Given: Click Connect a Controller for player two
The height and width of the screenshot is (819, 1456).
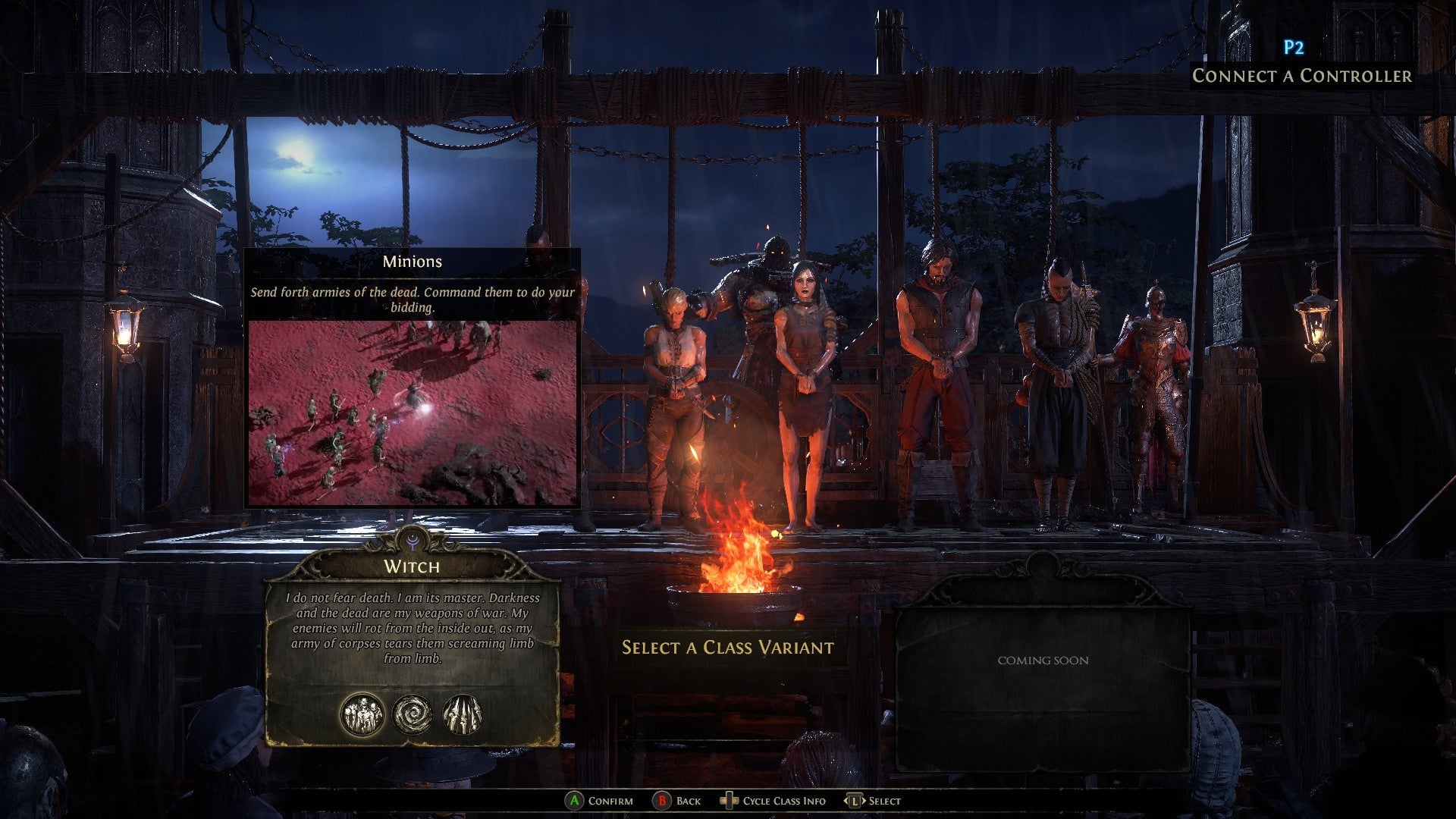Looking at the screenshot, I should coord(1302,76).
